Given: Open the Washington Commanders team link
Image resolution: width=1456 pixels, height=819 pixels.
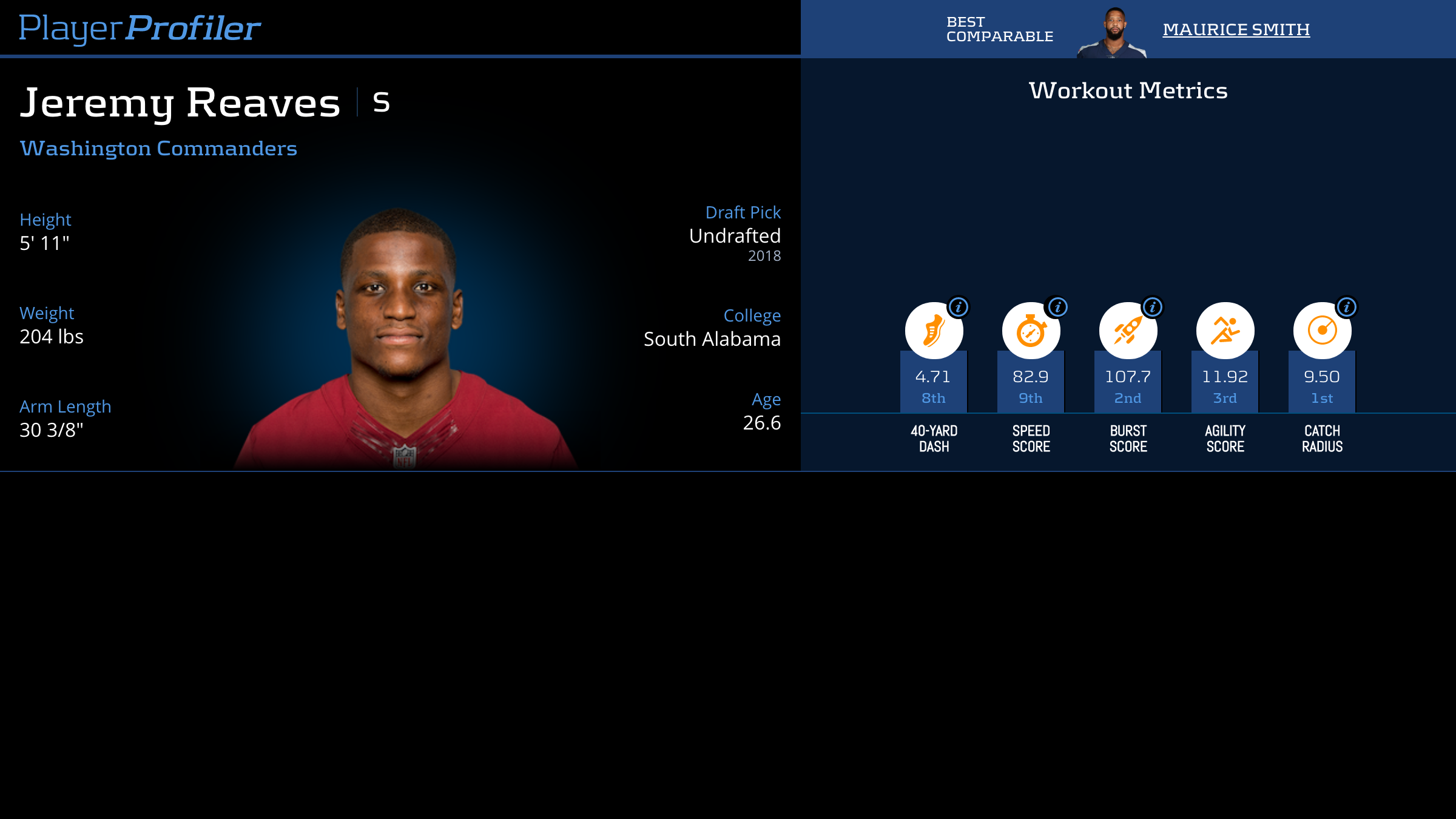Looking at the screenshot, I should coord(158,149).
